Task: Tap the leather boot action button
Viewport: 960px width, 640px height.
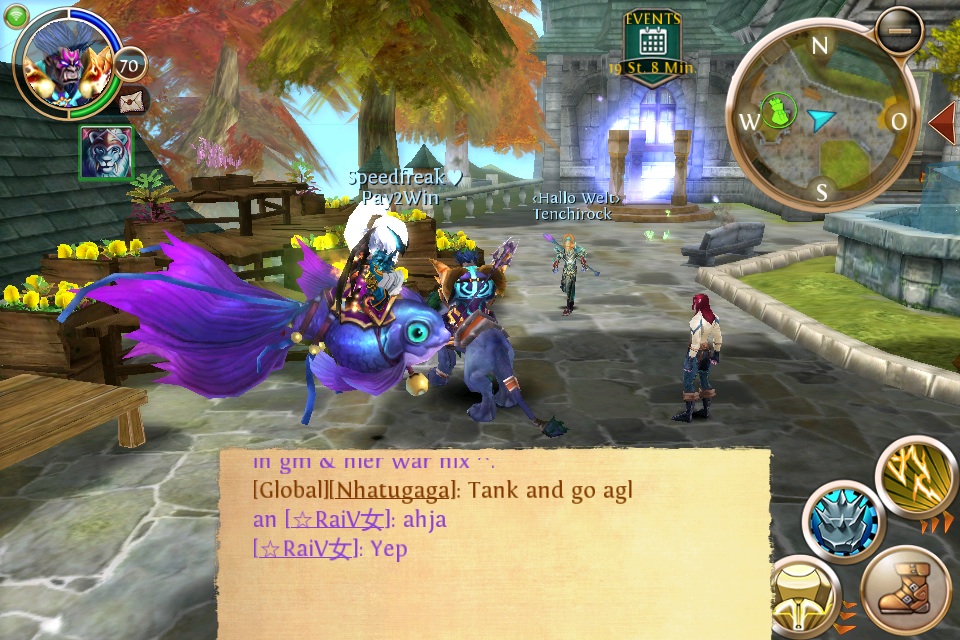Action: click(905, 591)
